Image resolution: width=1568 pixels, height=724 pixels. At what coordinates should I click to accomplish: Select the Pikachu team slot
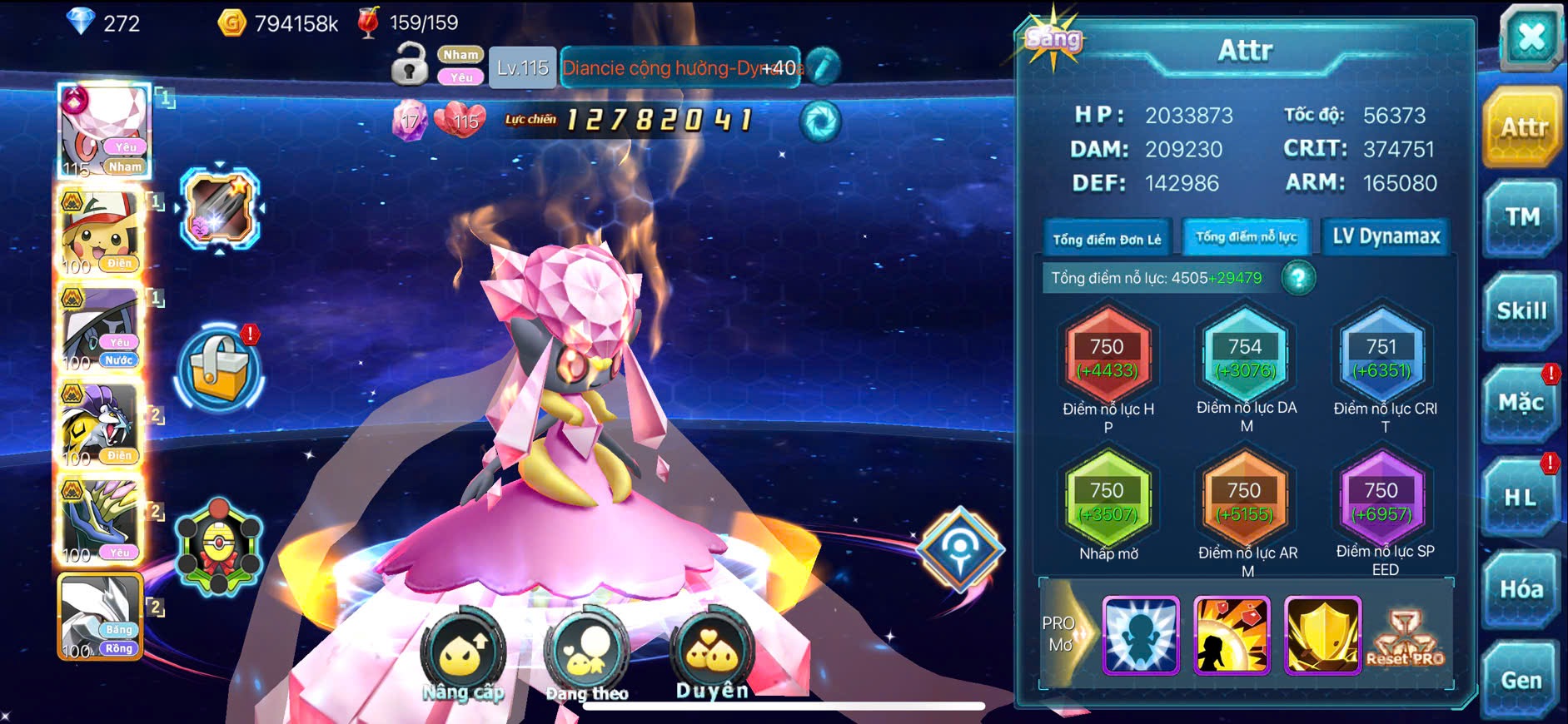[x=102, y=233]
